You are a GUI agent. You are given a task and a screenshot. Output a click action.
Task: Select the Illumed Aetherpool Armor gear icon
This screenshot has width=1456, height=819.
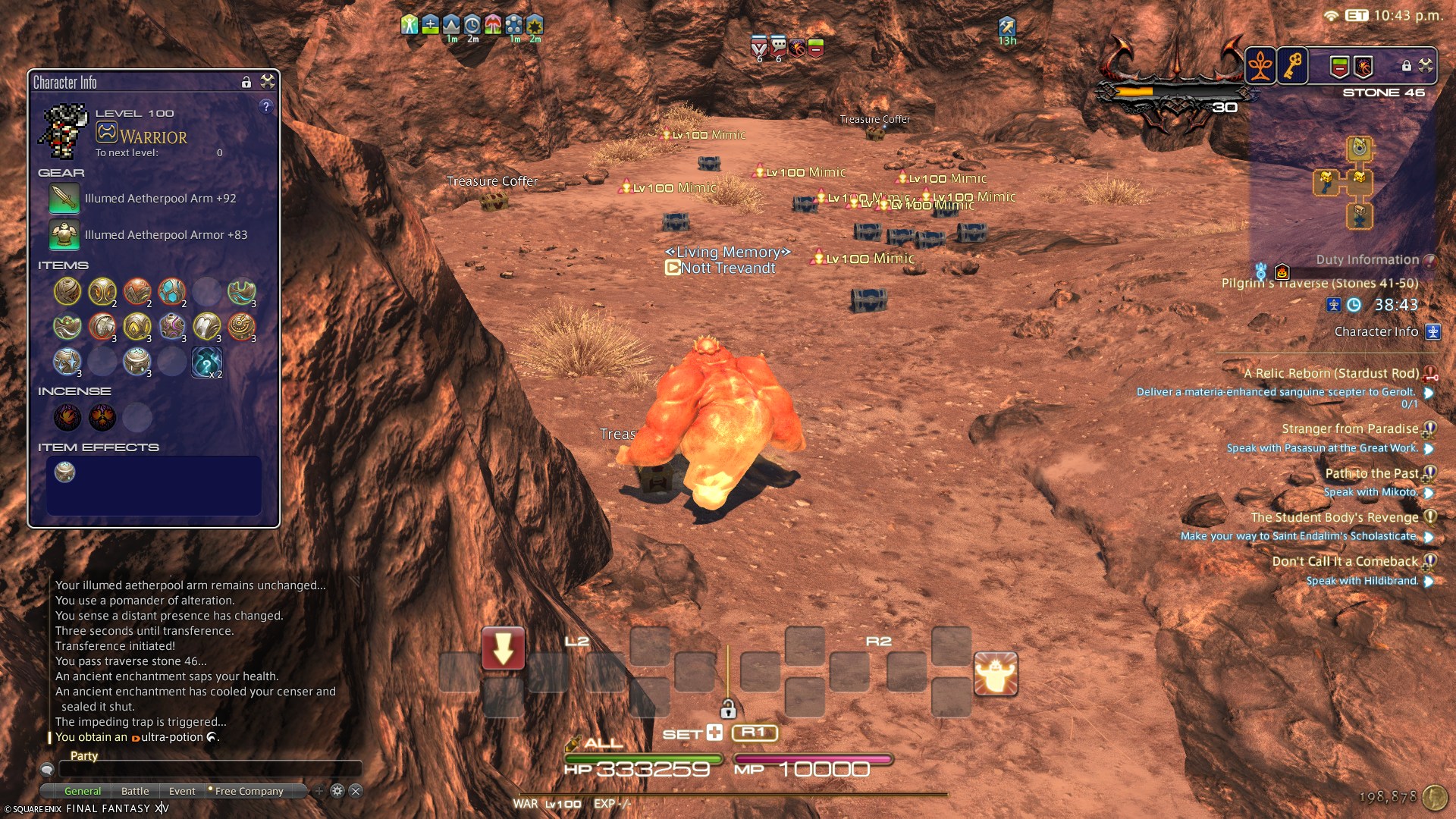point(64,235)
